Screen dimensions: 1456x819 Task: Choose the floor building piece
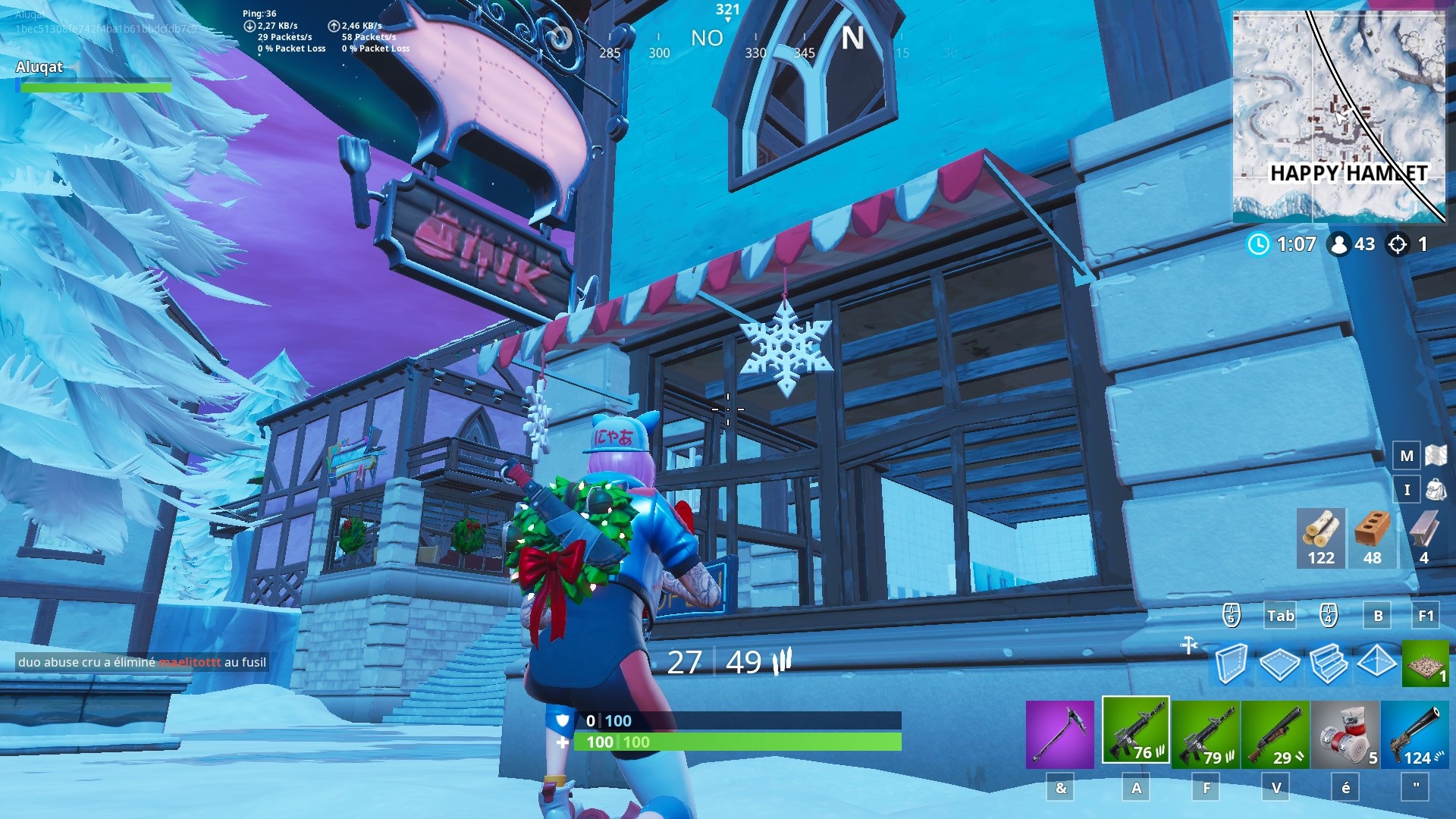coord(1279,664)
